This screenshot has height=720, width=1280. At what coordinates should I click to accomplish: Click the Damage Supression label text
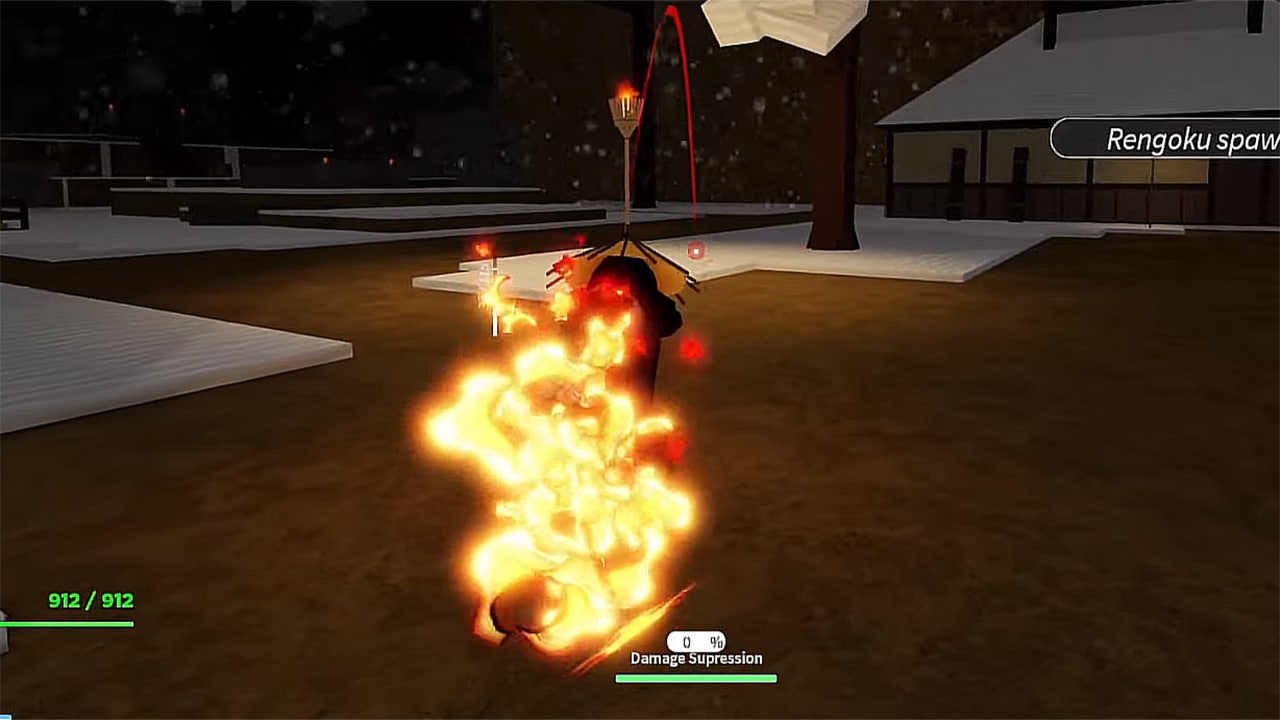pos(696,658)
